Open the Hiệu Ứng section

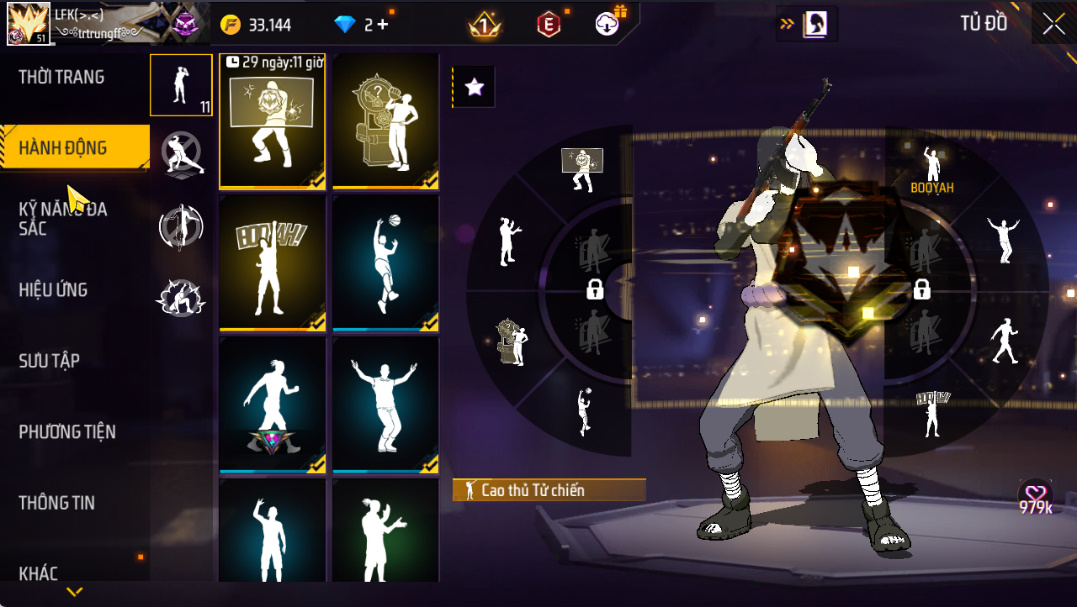tap(54, 290)
